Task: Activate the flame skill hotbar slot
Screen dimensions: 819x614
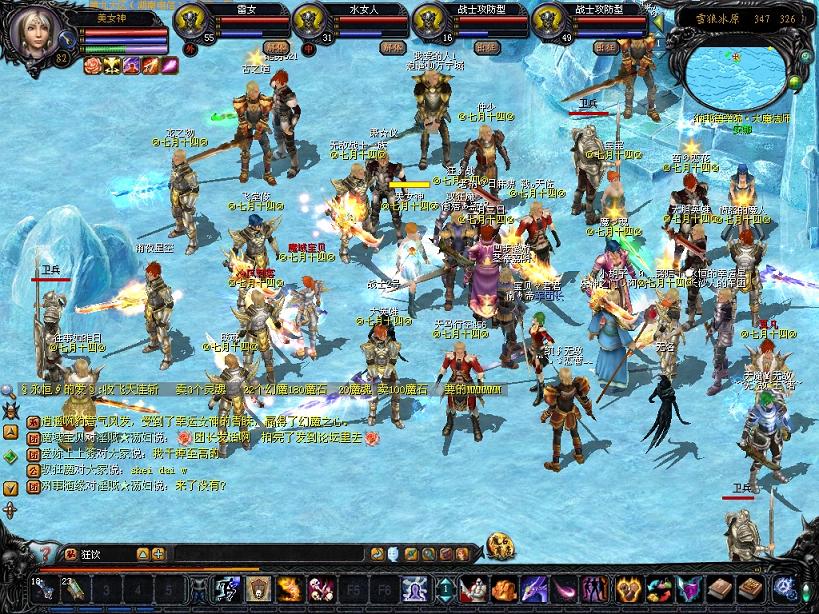Action: click(x=288, y=589)
